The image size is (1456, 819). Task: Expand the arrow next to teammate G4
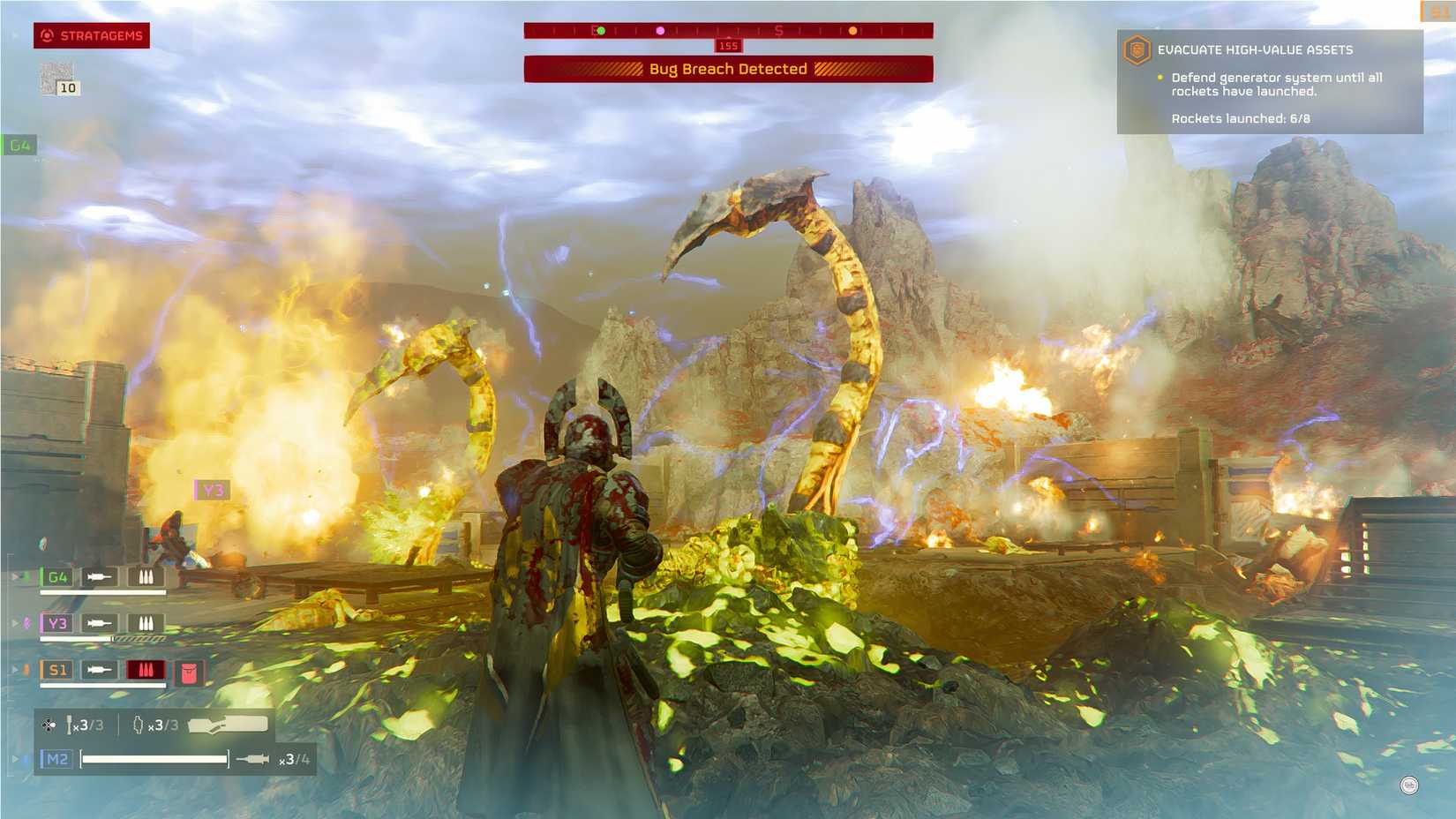pos(17,576)
